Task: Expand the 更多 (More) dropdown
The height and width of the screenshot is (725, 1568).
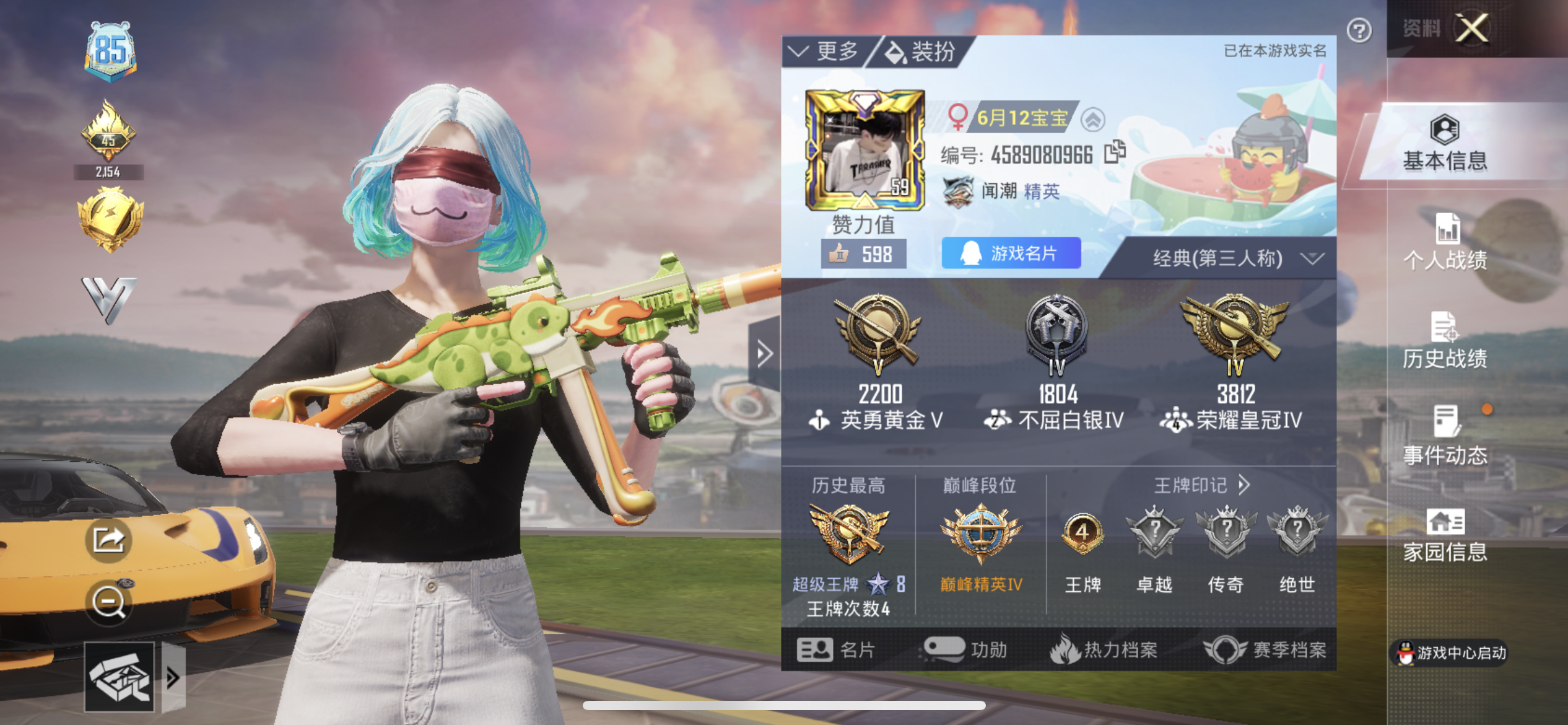Action: click(x=826, y=51)
